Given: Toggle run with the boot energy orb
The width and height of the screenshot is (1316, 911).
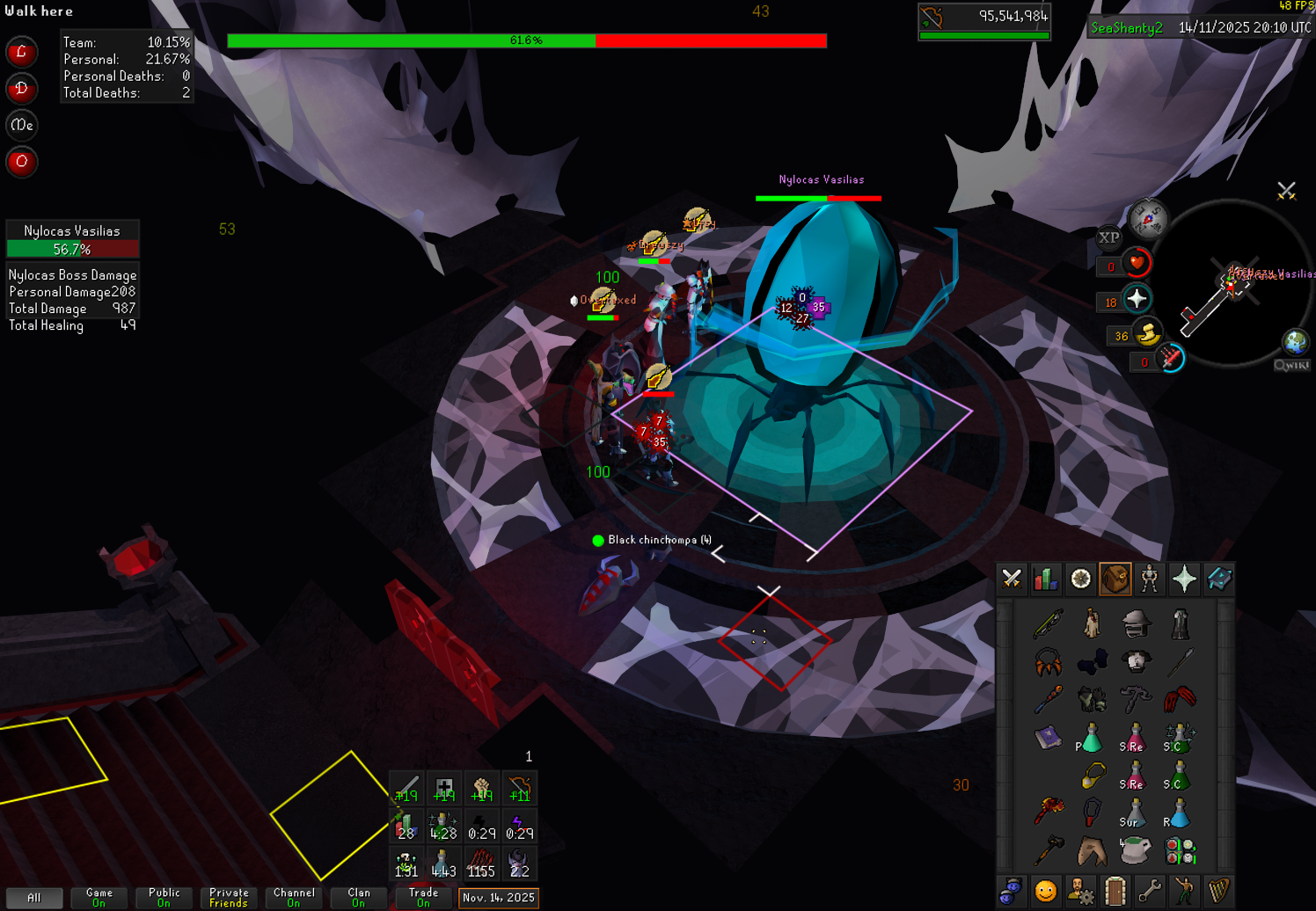Looking at the screenshot, I should [x=1147, y=334].
